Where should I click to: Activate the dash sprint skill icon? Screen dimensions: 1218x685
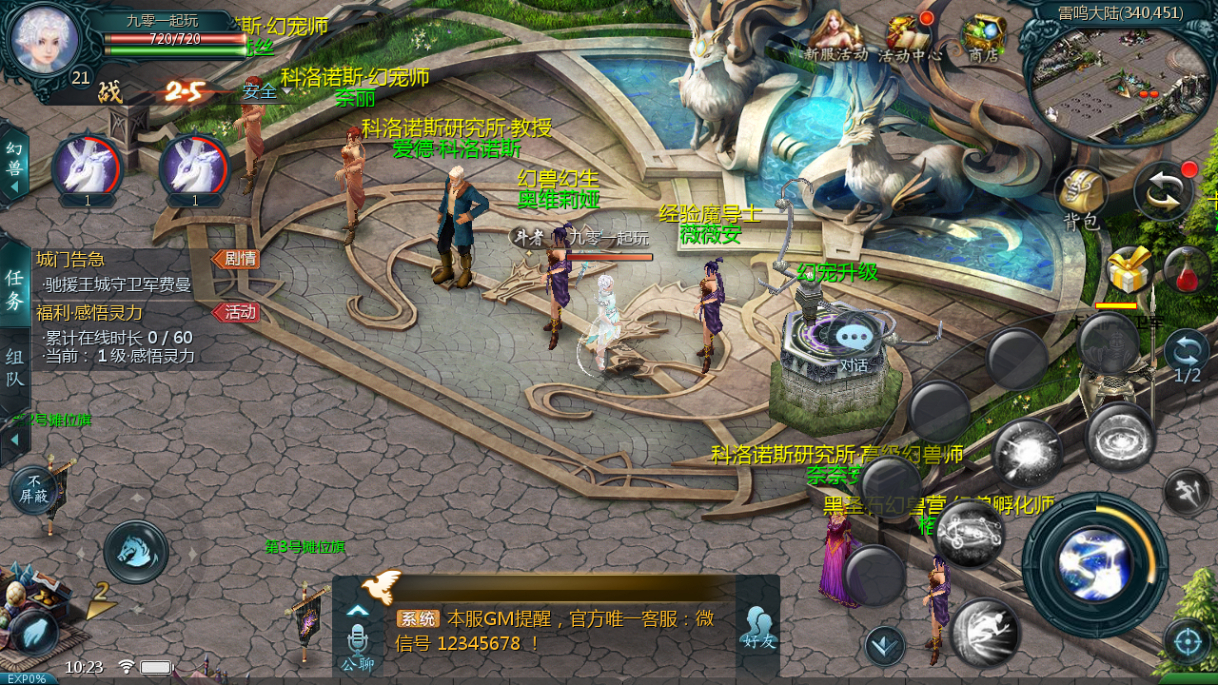click(x=1187, y=491)
